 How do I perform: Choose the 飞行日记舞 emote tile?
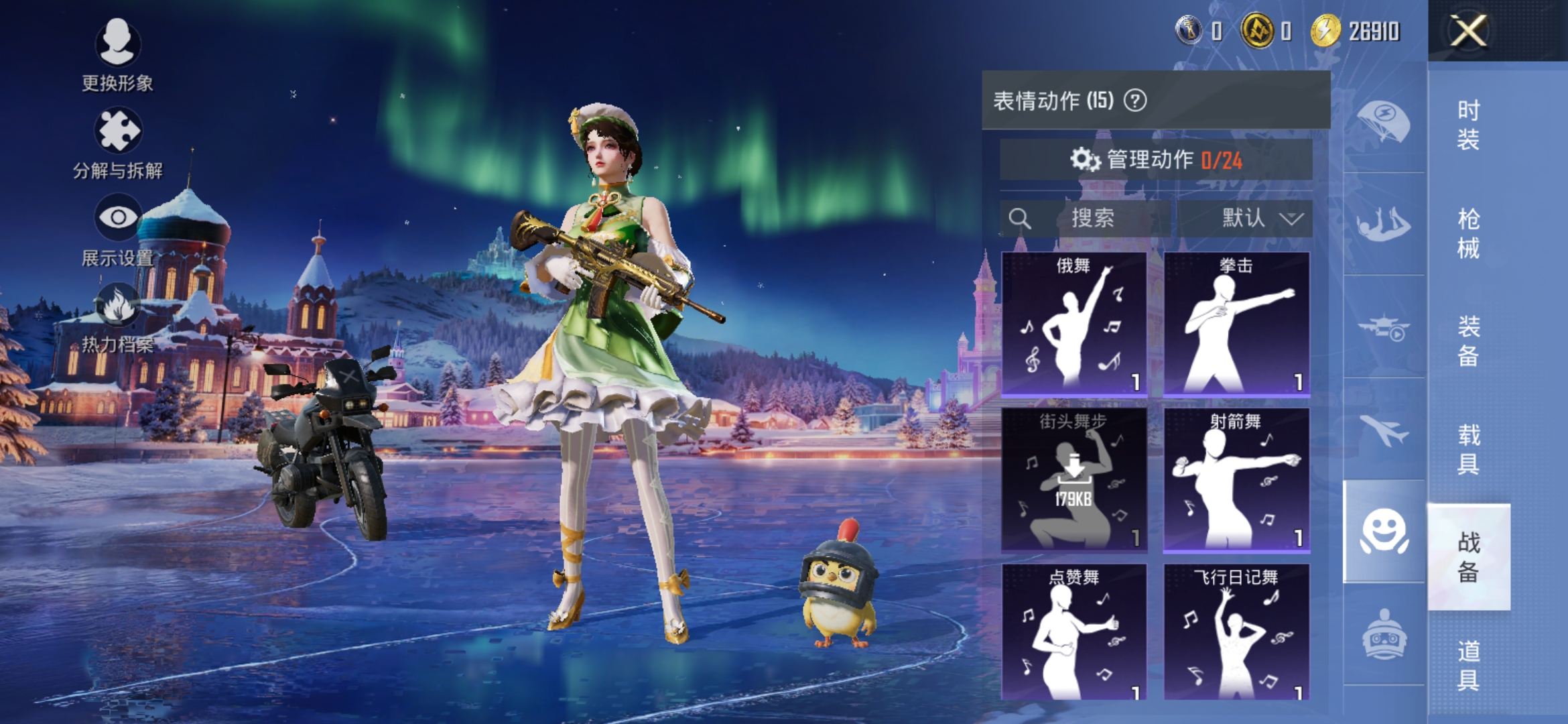pos(1236,632)
